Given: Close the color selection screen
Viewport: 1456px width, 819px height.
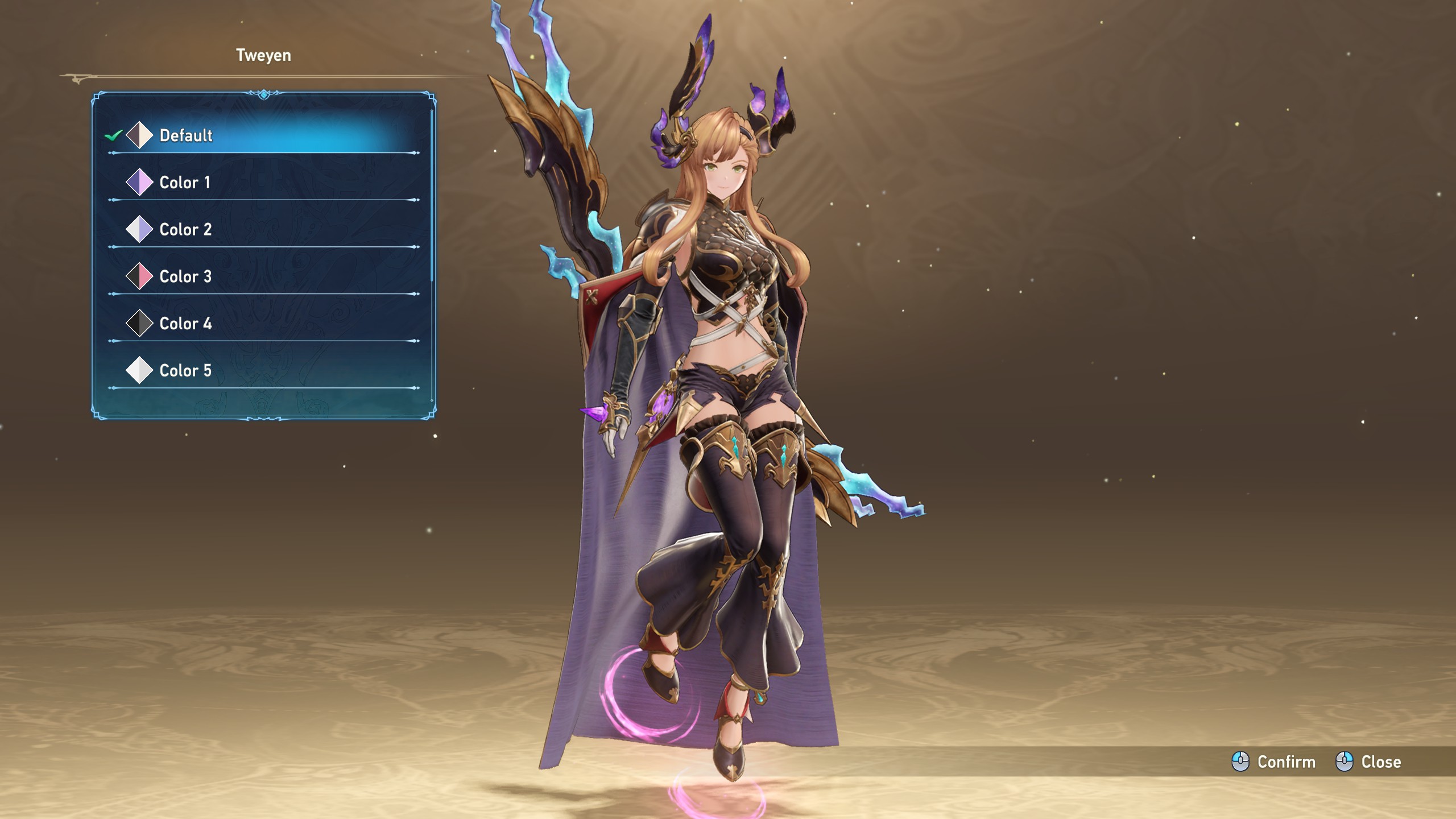Looking at the screenshot, I should coord(1368,762).
